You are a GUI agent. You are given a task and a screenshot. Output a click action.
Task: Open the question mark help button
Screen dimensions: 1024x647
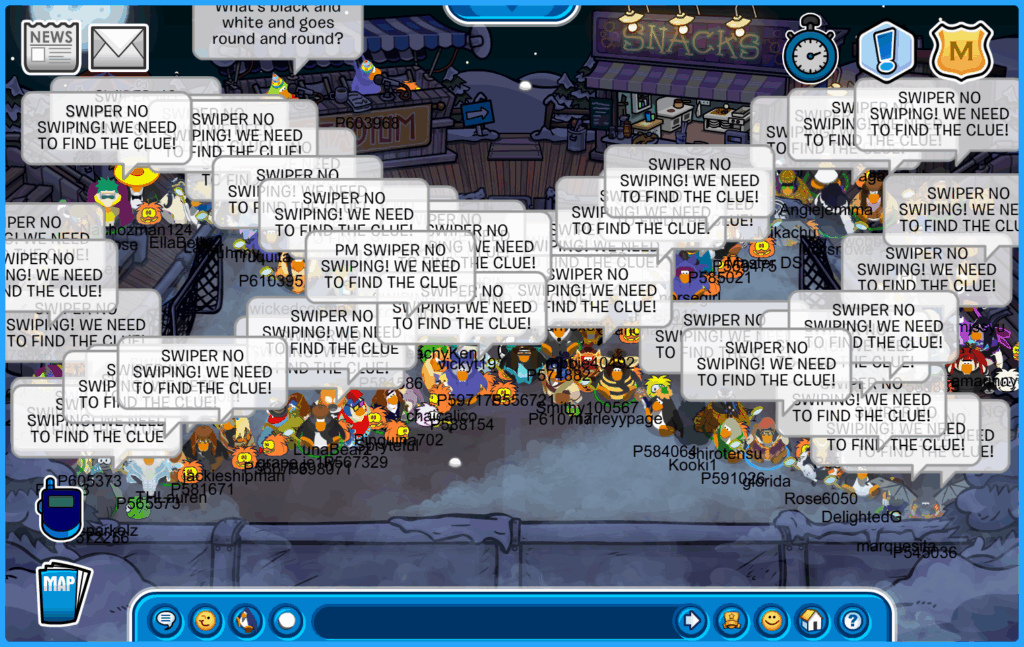(x=852, y=621)
